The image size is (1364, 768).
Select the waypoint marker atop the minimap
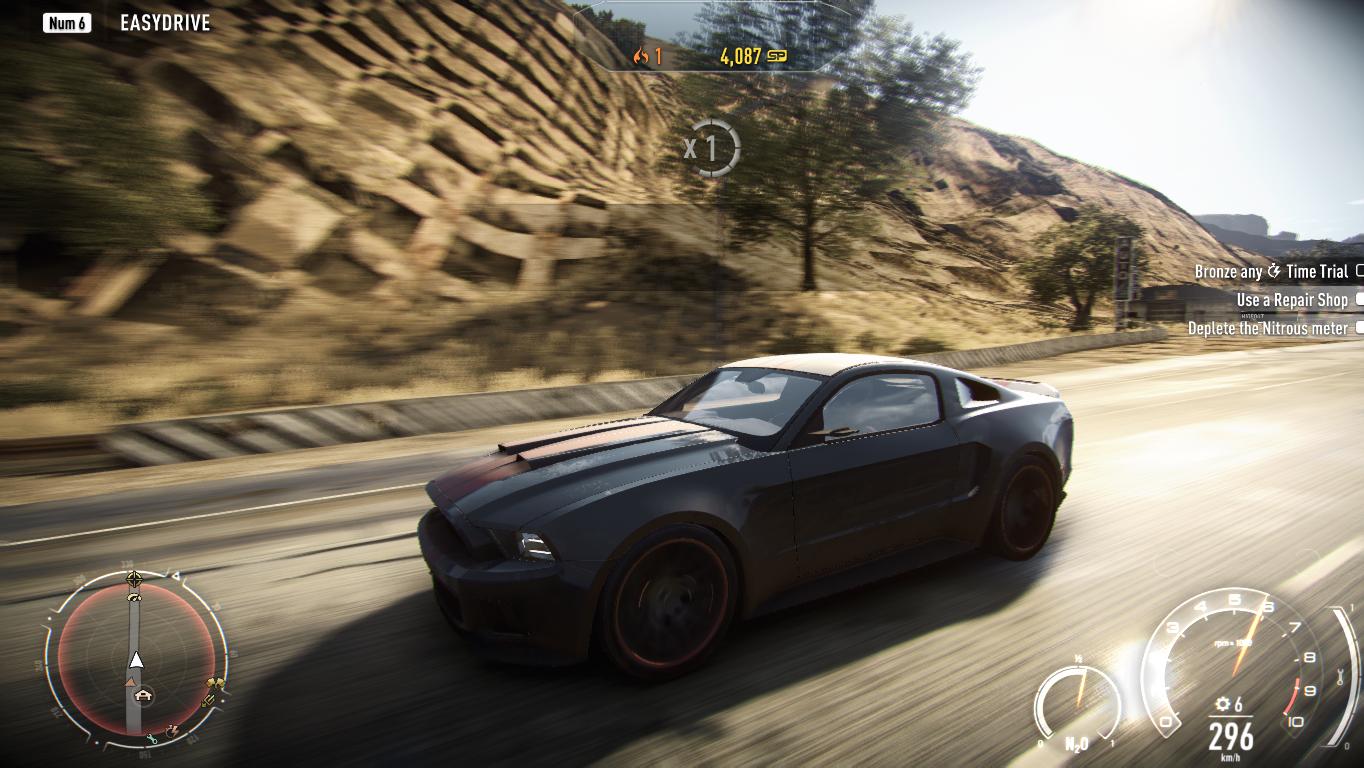tap(135, 578)
